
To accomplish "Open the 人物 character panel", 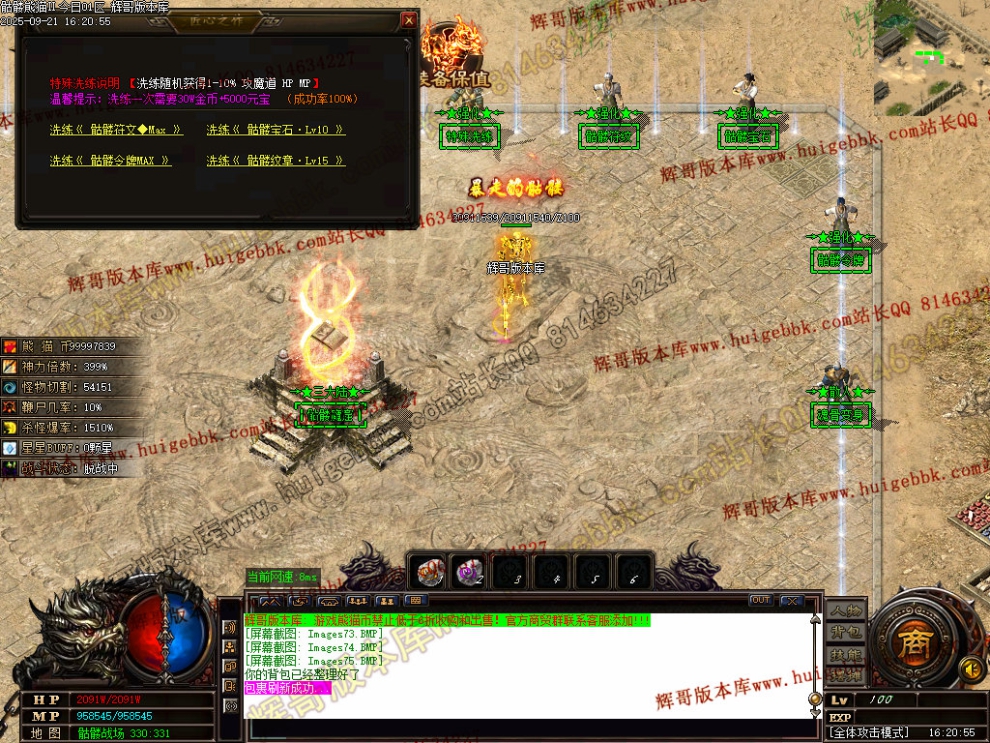I will 846,611.
